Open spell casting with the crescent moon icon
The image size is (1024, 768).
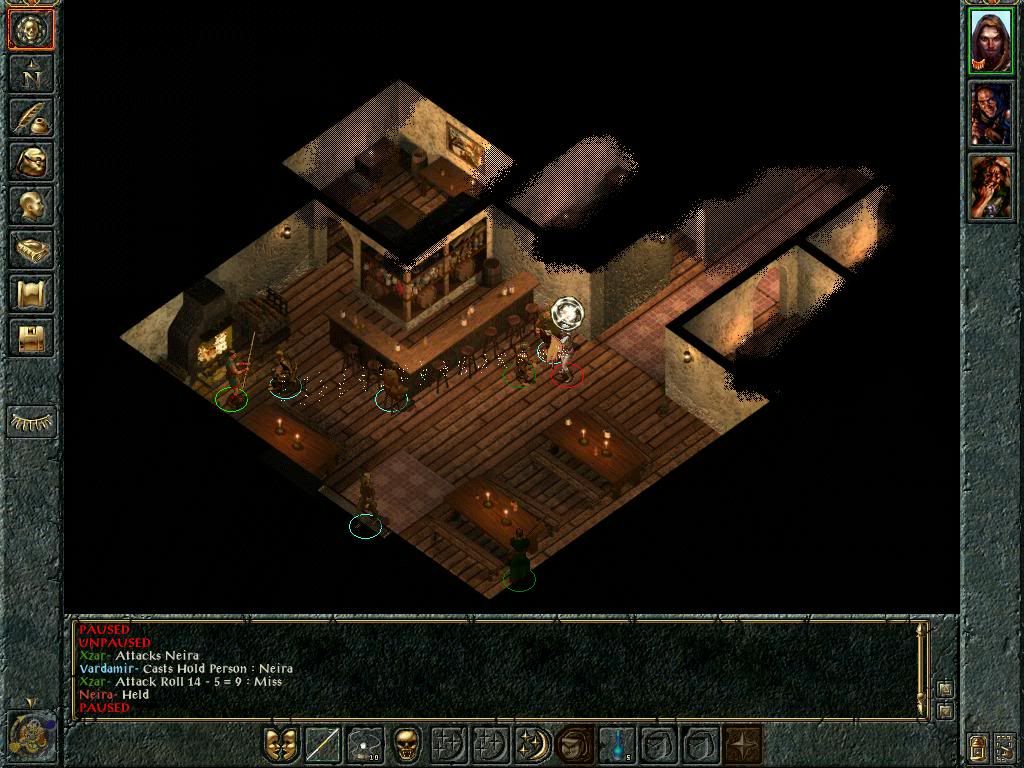531,745
